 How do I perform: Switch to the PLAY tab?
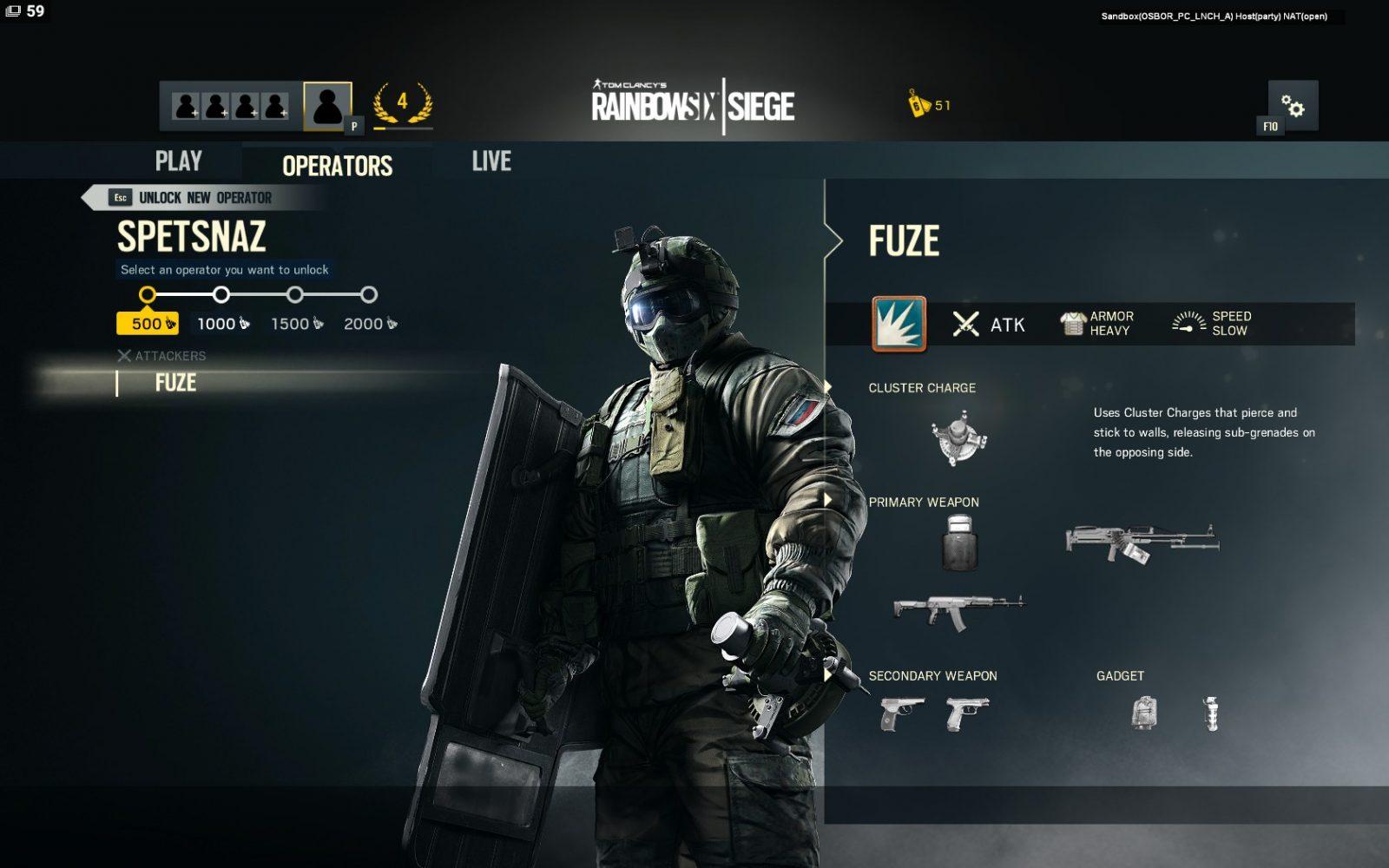coord(178,161)
